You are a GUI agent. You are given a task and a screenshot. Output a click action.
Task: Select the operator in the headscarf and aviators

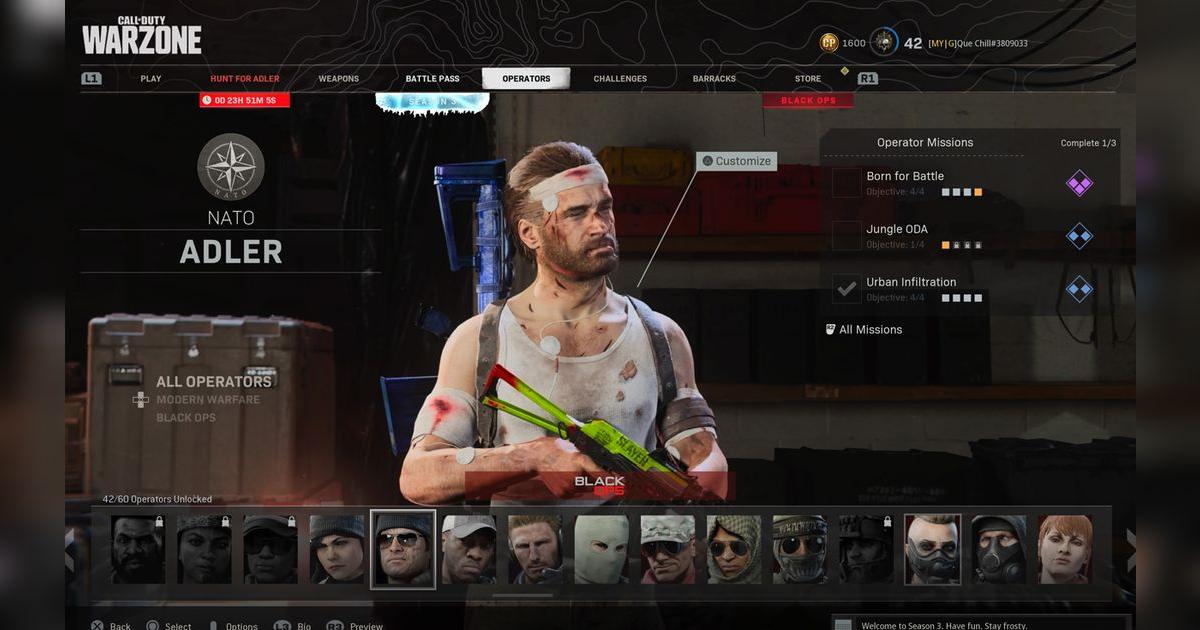click(x=733, y=549)
